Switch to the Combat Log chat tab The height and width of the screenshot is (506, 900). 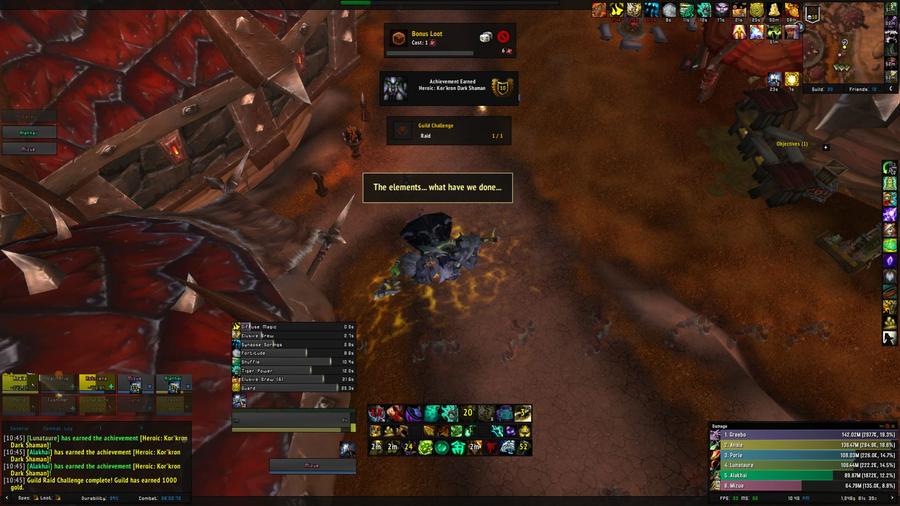click(x=58, y=427)
